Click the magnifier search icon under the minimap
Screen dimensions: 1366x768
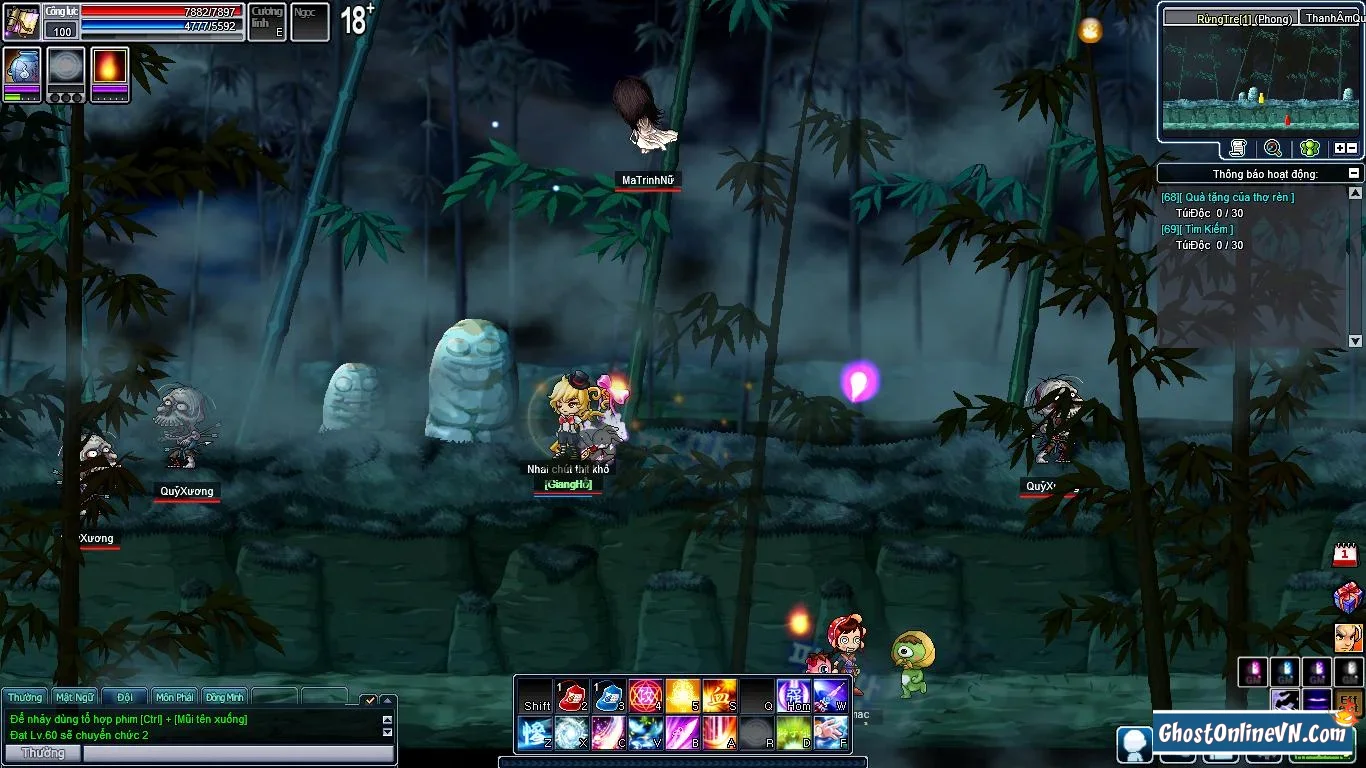[x=1273, y=148]
